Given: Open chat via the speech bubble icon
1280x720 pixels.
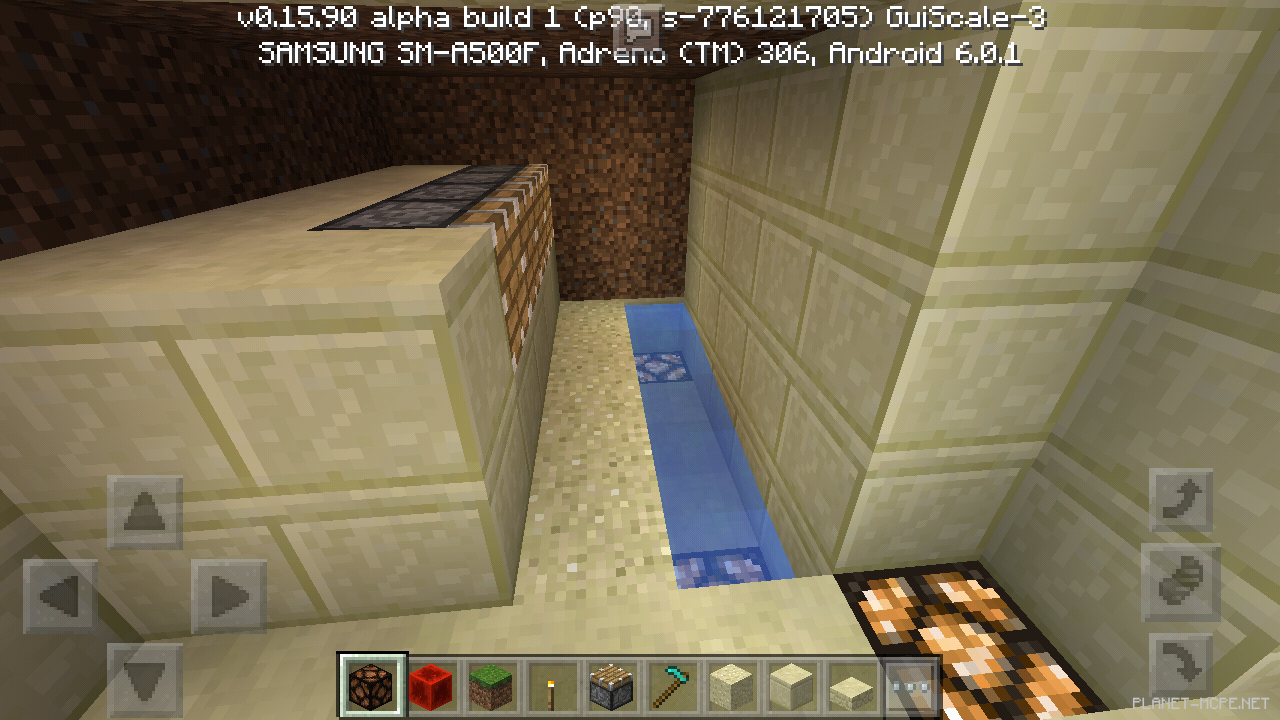Looking at the screenshot, I should (637, 26).
